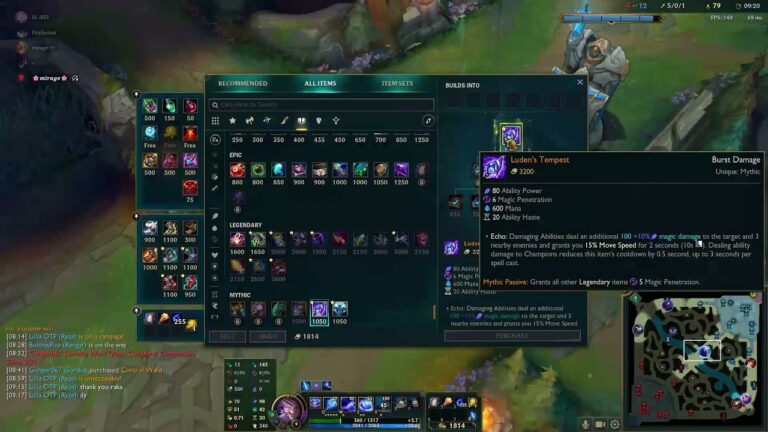The width and height of the screenshot is (768, 432).
Task: Open the All Items tab
Action: pyautogui.click(x=320, y=84)
